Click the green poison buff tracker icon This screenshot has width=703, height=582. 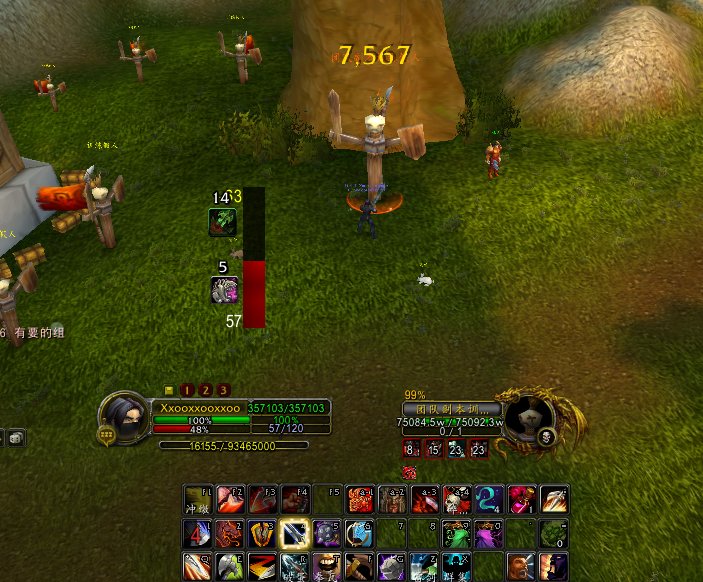coord(222,222)
